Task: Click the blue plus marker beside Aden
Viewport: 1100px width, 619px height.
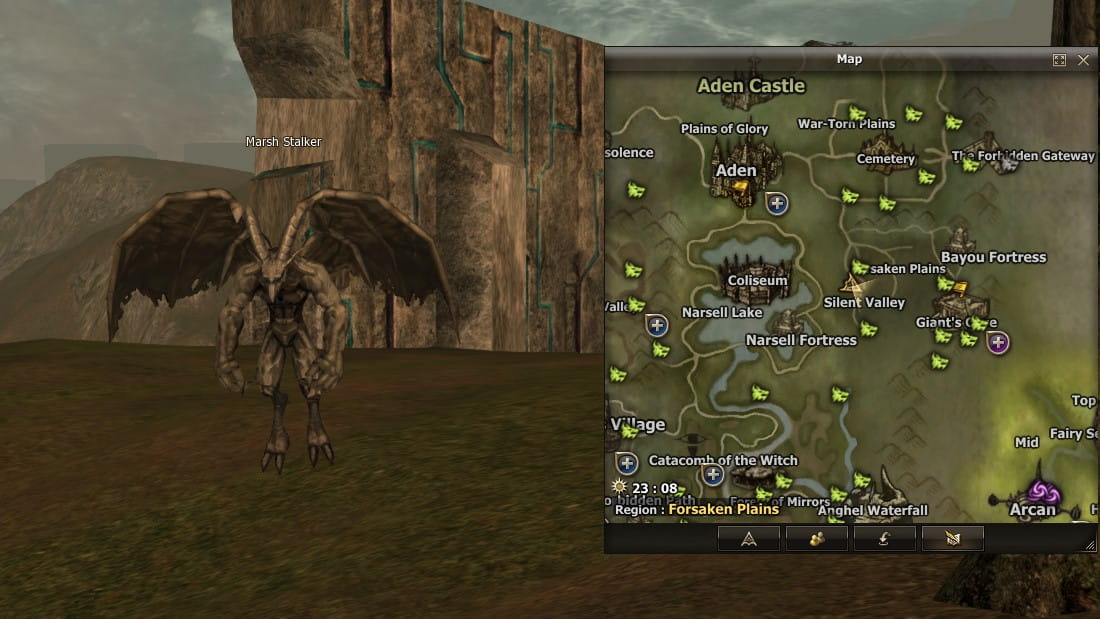Action: [x=777, y=203]
